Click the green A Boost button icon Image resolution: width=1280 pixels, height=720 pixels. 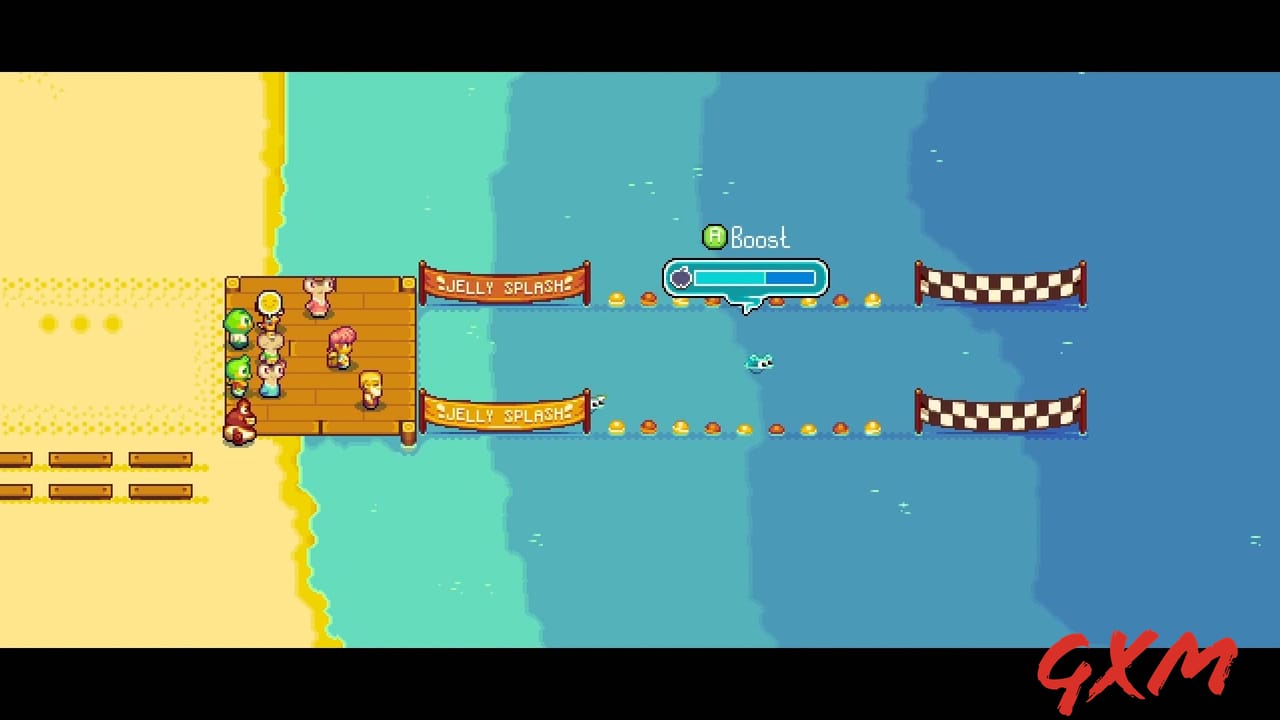[x=714, y=238]
